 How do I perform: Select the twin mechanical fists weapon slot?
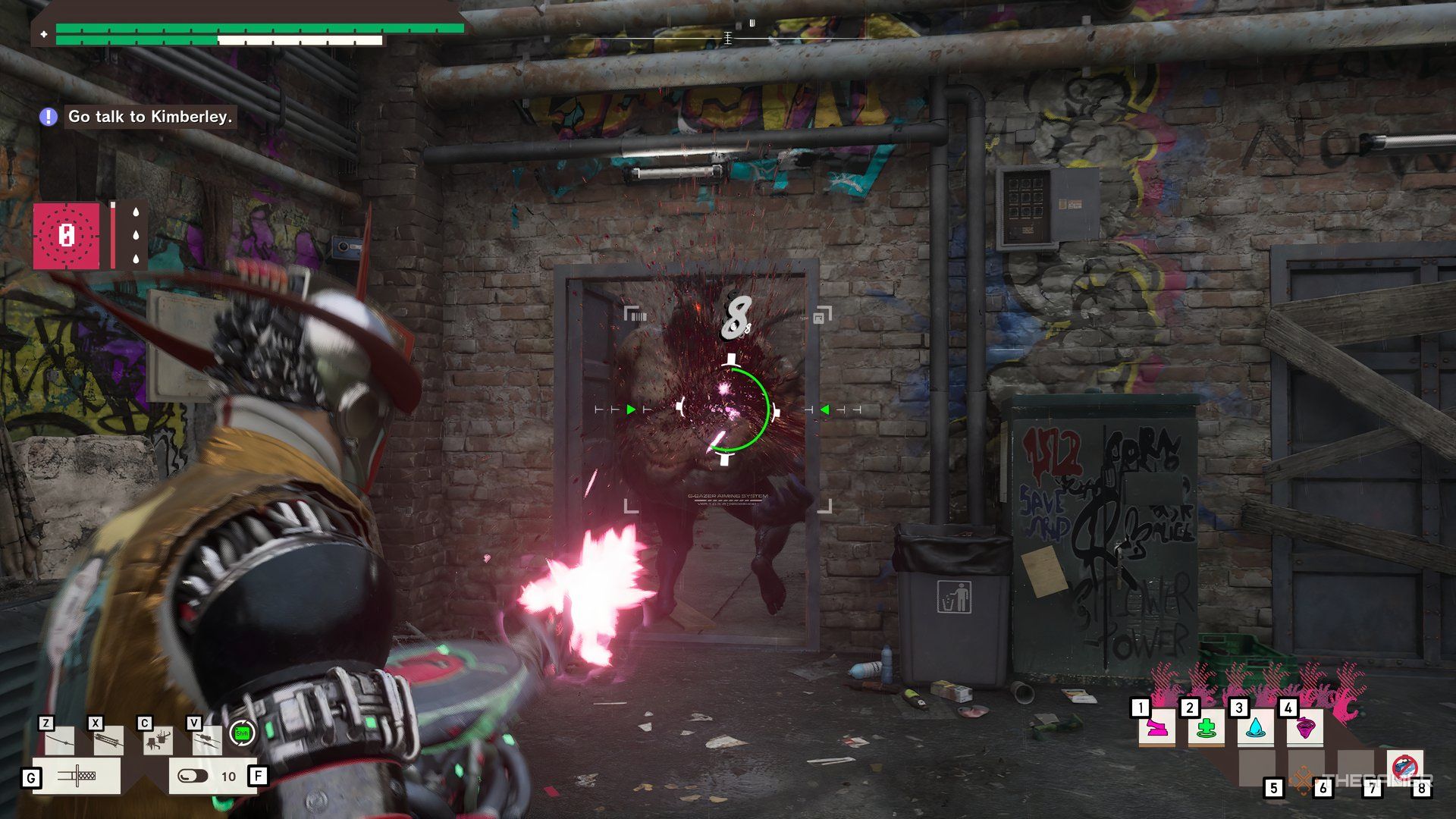coord(158,741)
